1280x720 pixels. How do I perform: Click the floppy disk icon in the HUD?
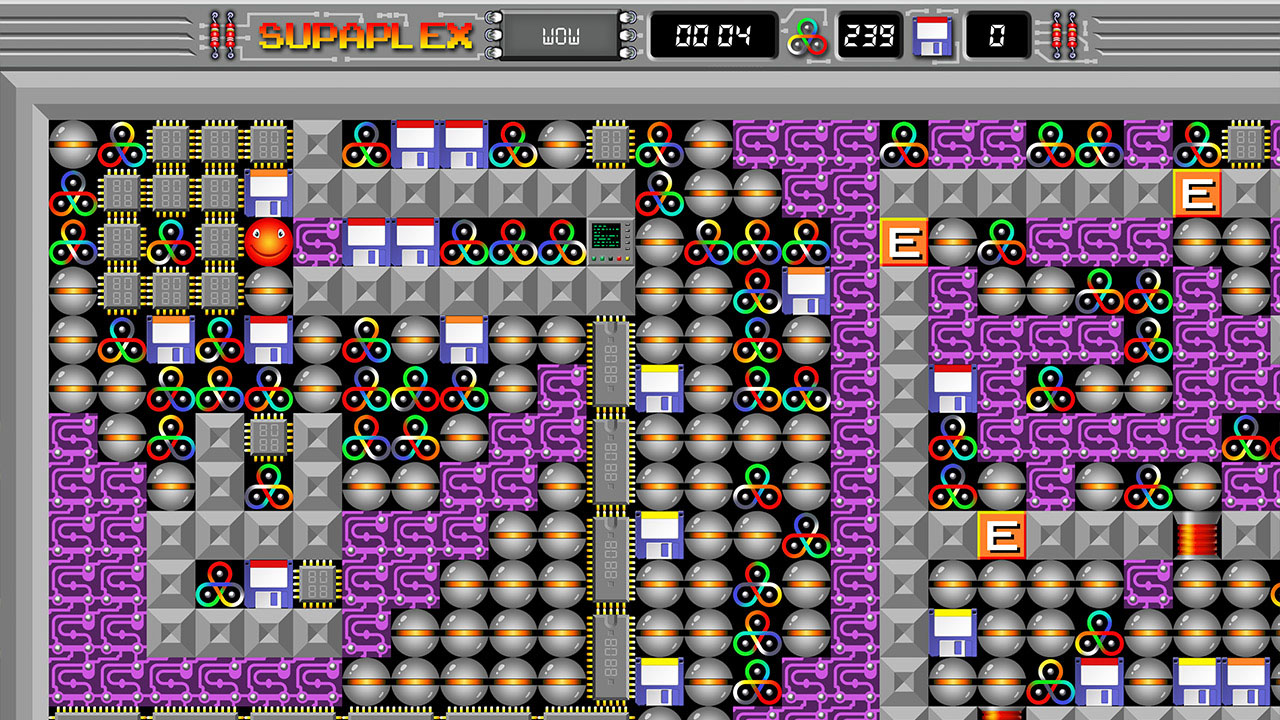932,37
